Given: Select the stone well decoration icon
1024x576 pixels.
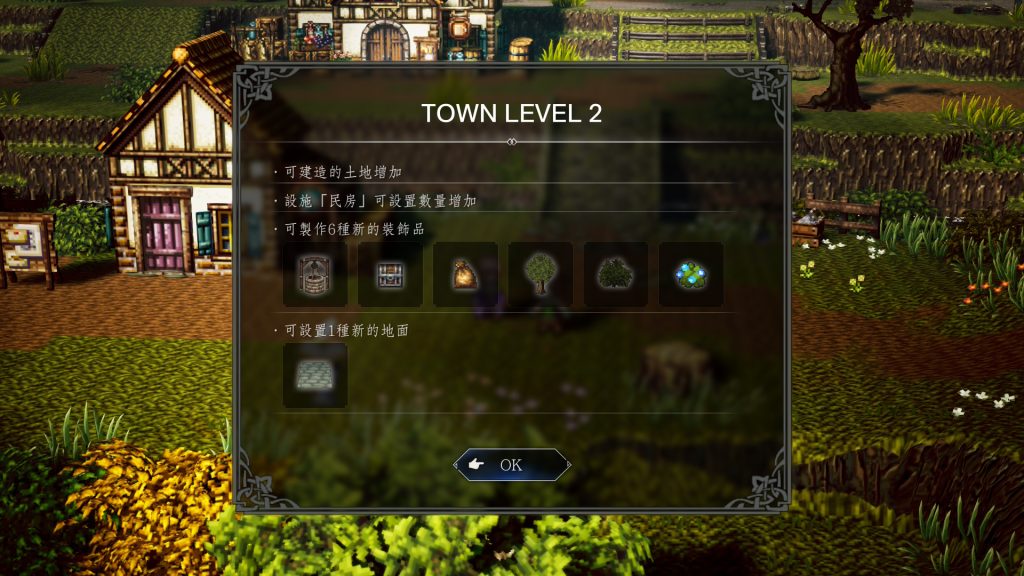Looking at the screenshot, I should (315, 274).
